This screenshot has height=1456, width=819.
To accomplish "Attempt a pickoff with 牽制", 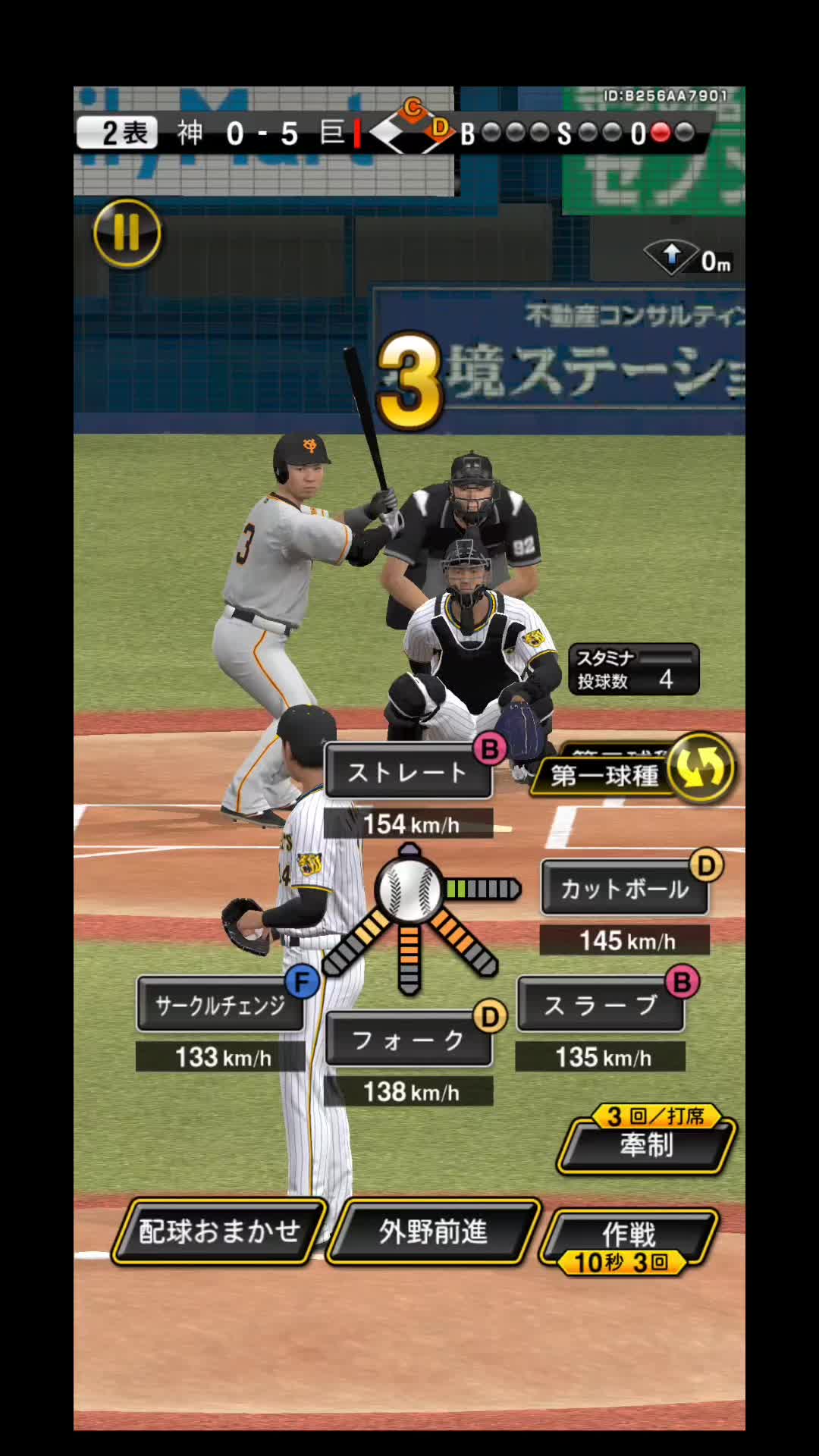I will pyautogui.click(x=646, y=1144).
